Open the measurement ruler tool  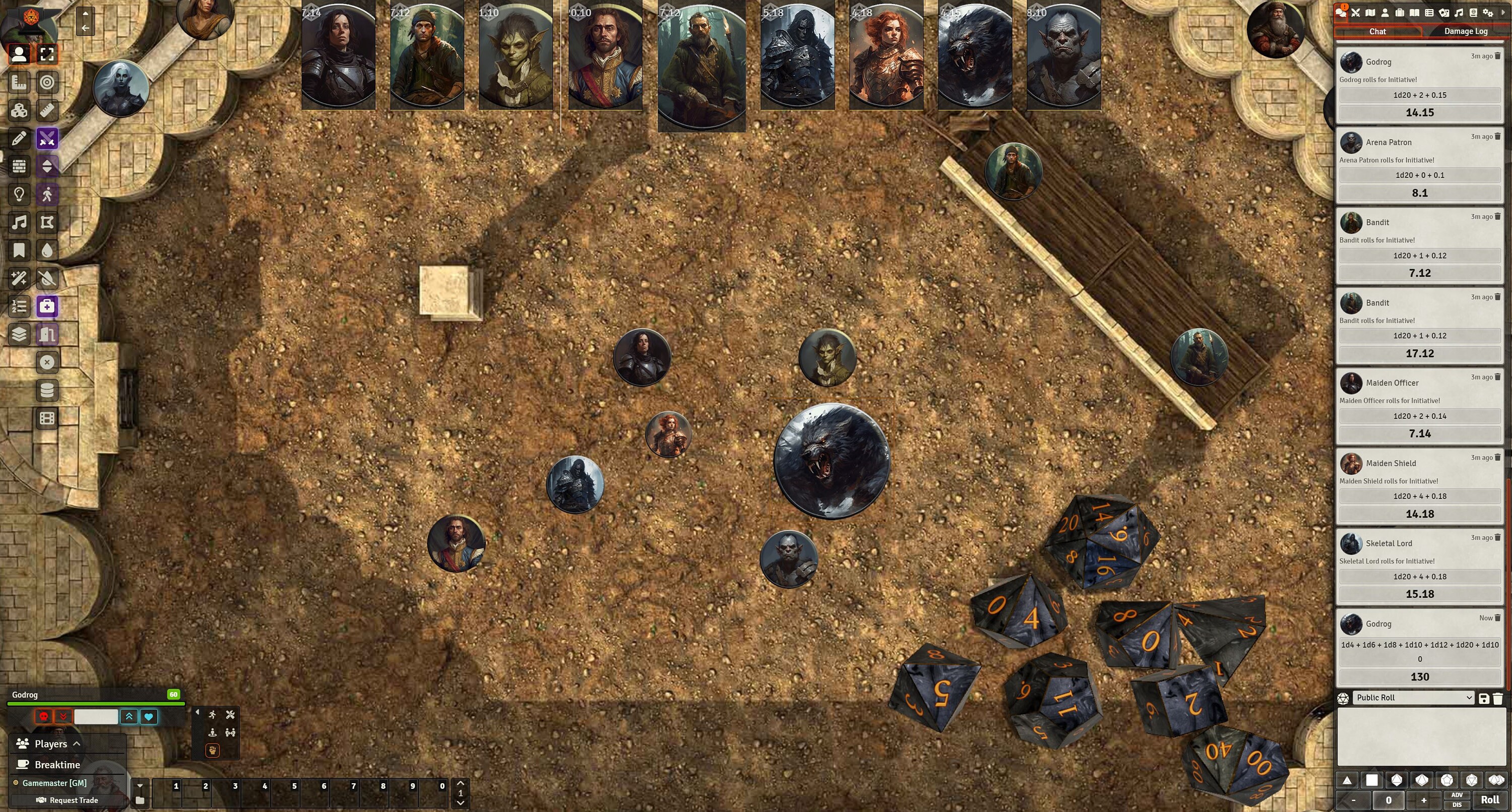coord(47,110)
